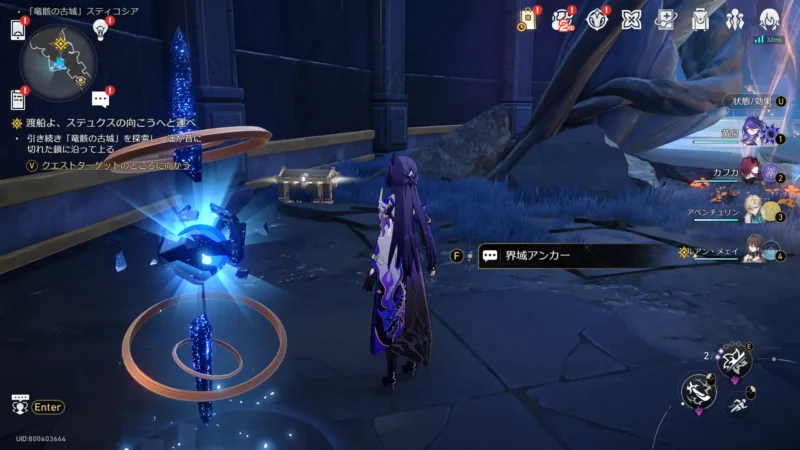
Task: Open the round emblem event icon
Action: tap(597, 20)
